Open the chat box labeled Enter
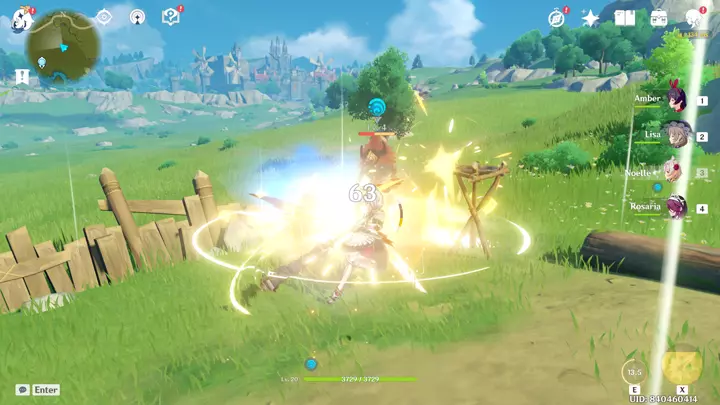This screenshot has height=405, width=720. [38, 389]
